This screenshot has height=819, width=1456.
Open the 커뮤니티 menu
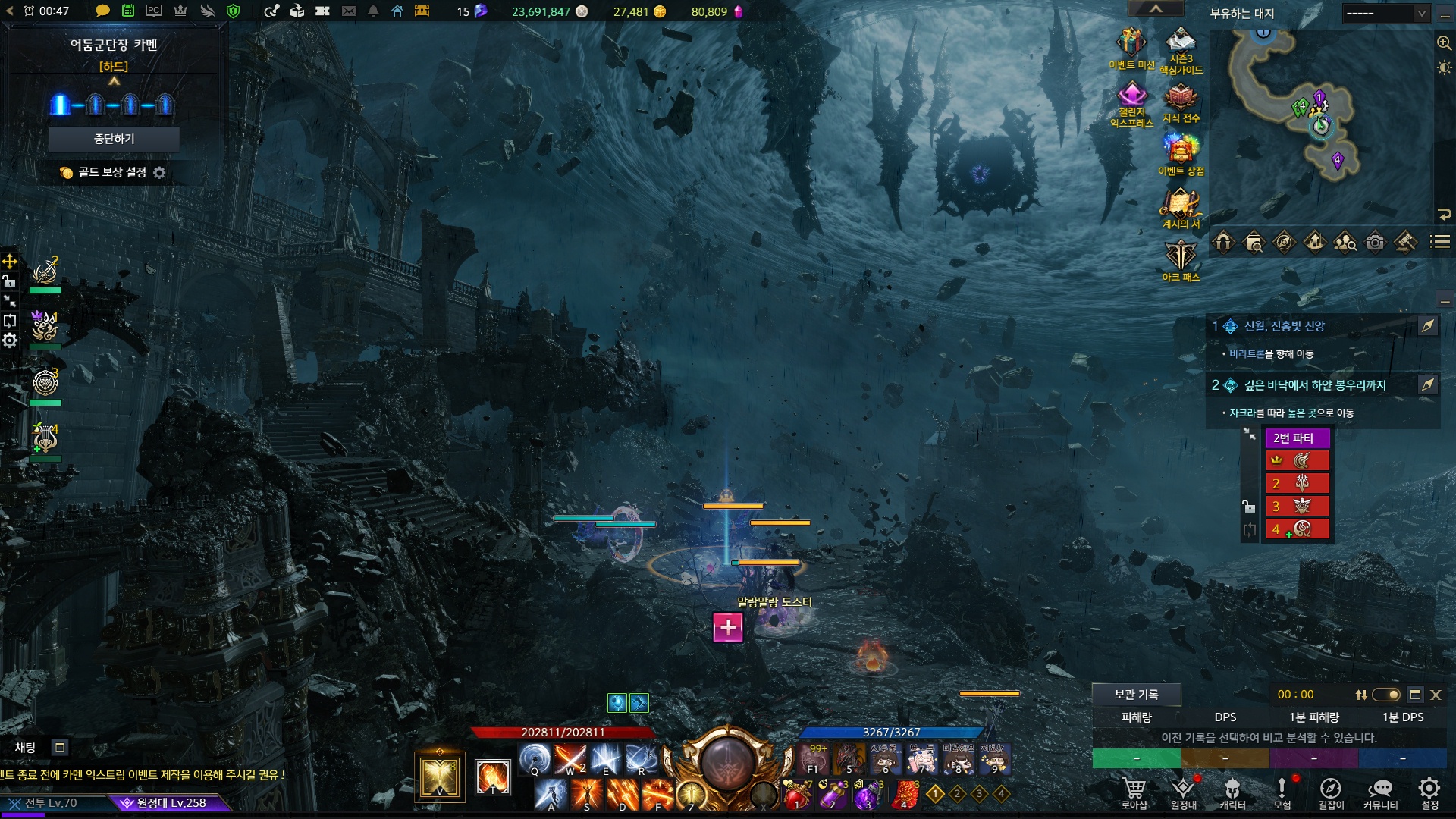[x=1380, y=792]
